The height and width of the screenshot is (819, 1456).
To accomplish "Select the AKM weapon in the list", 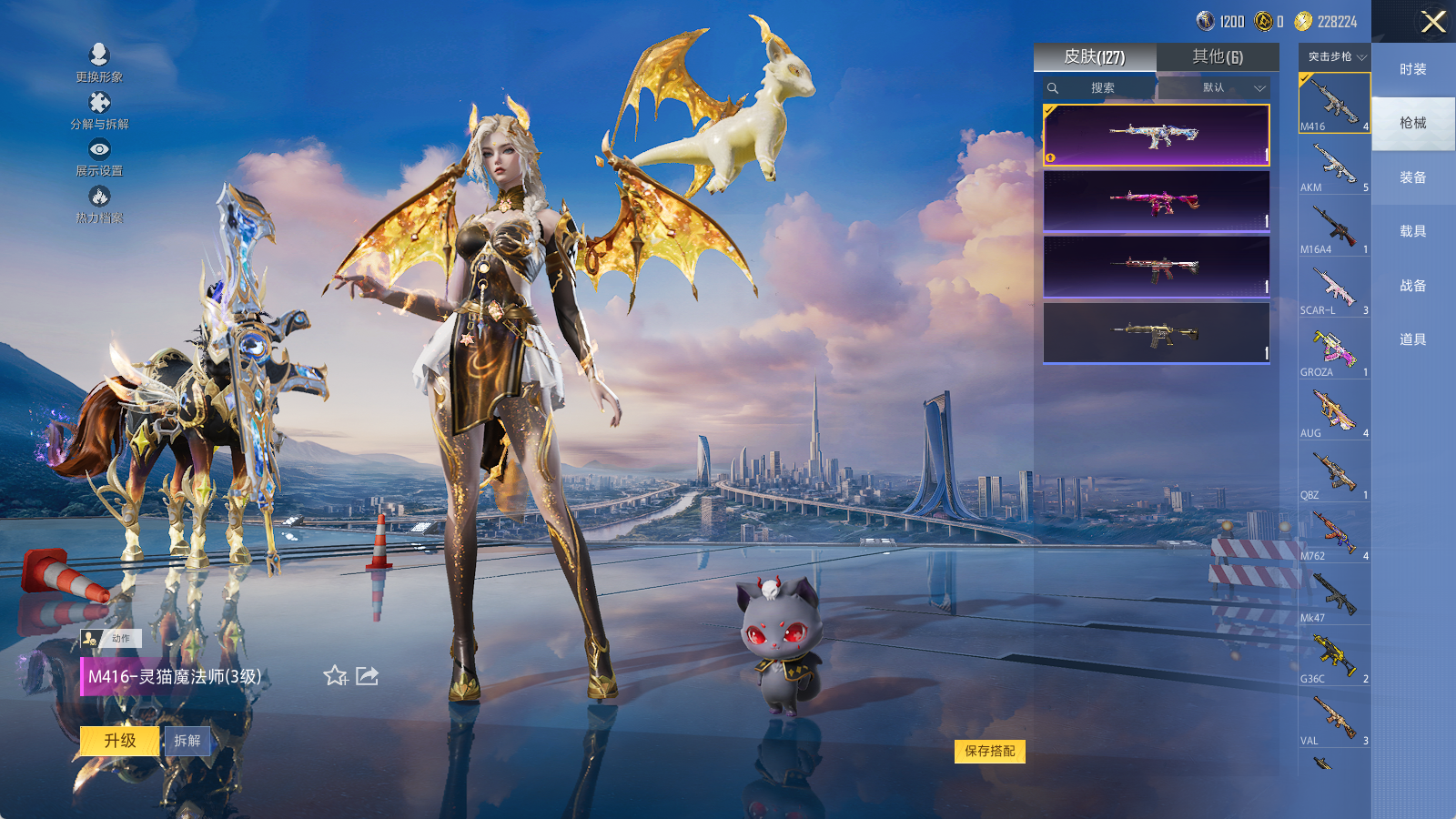I will coord(1334,167).
